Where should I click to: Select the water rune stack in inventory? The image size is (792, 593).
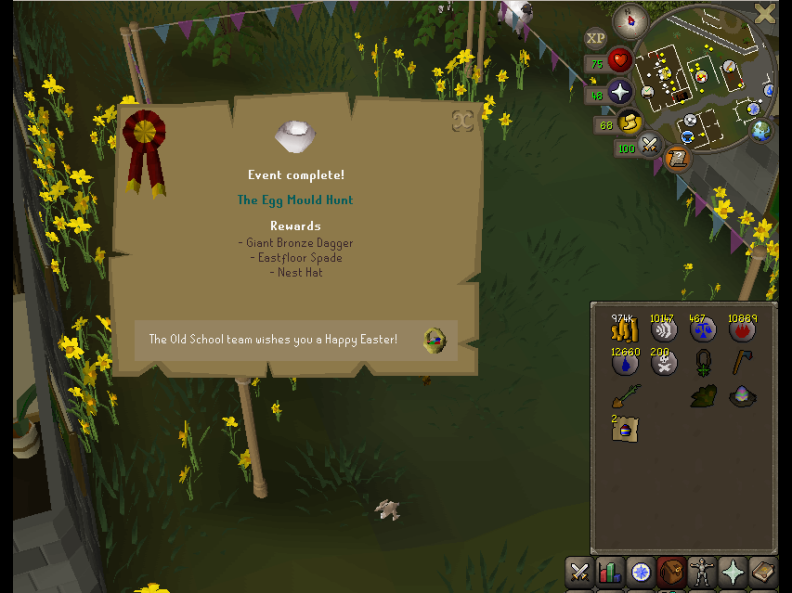point(625,363)
